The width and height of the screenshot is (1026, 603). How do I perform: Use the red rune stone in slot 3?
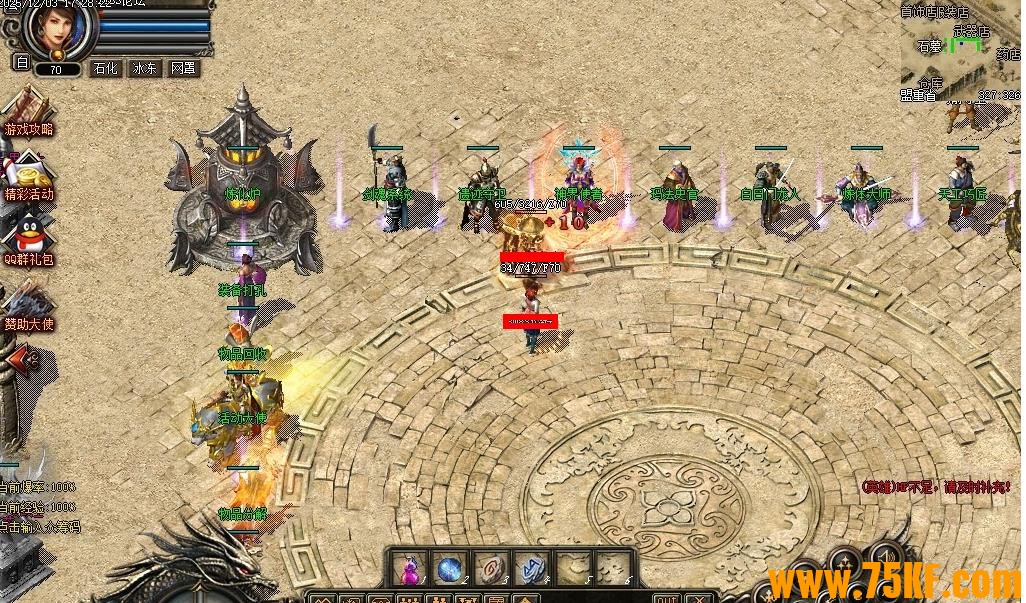[x=488, y=567]
